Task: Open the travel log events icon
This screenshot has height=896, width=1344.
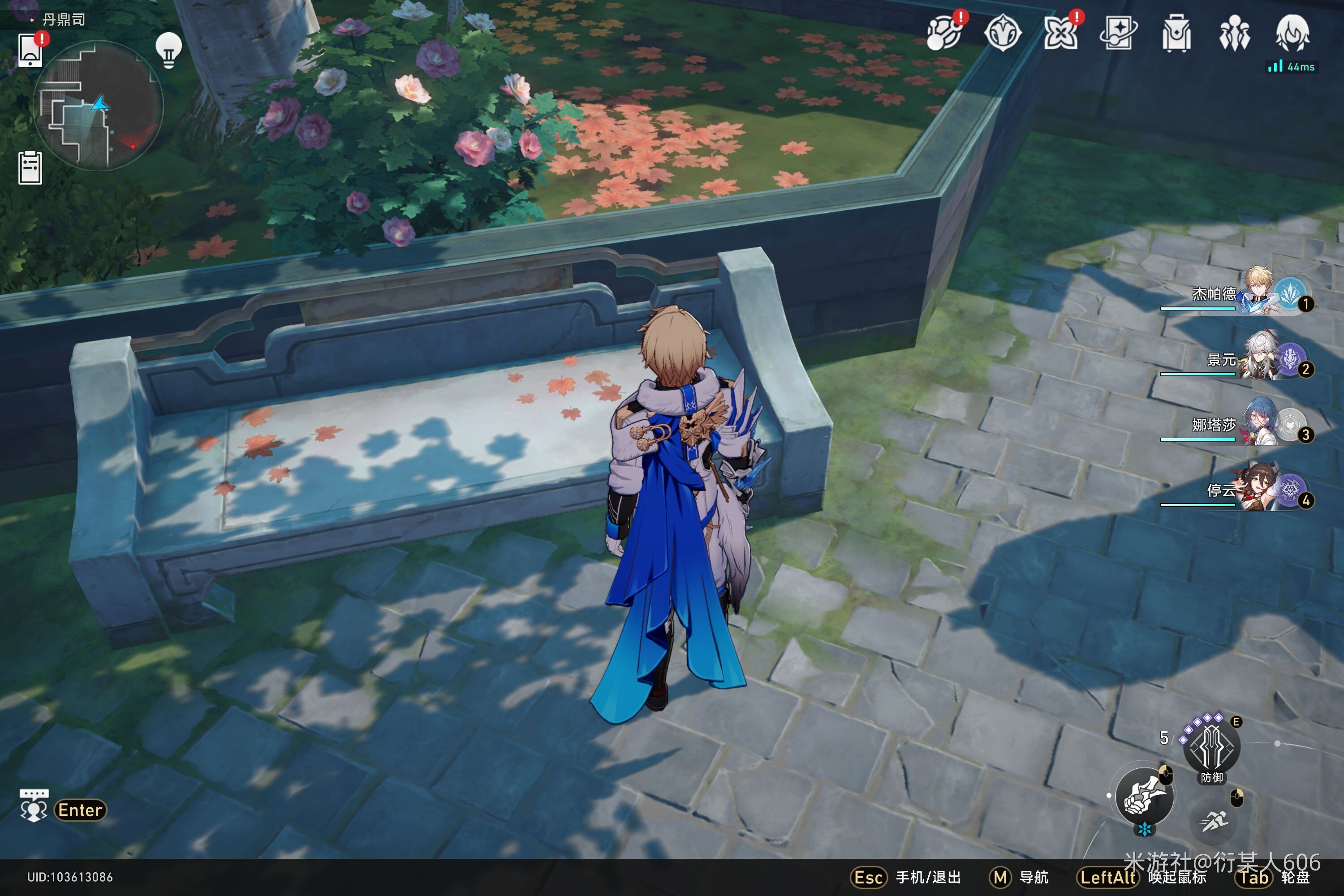Action: tap(944, 33)
